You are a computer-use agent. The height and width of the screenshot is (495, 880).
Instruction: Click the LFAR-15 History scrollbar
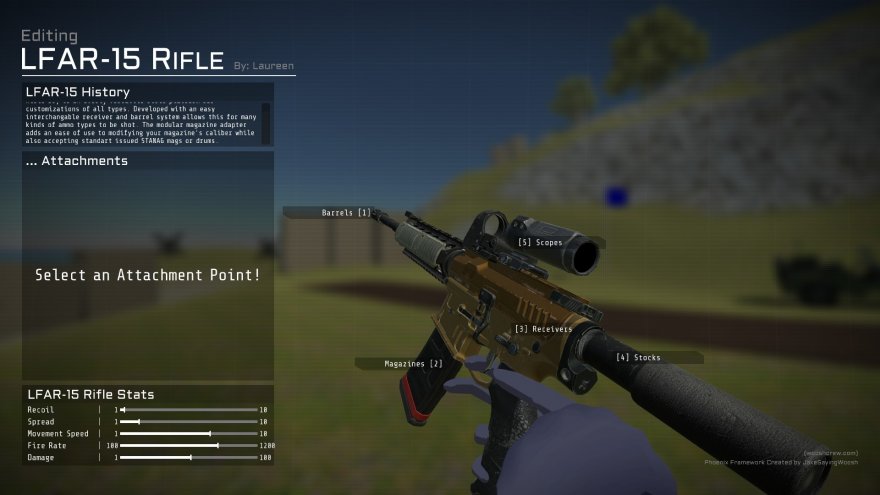(266, 123)
